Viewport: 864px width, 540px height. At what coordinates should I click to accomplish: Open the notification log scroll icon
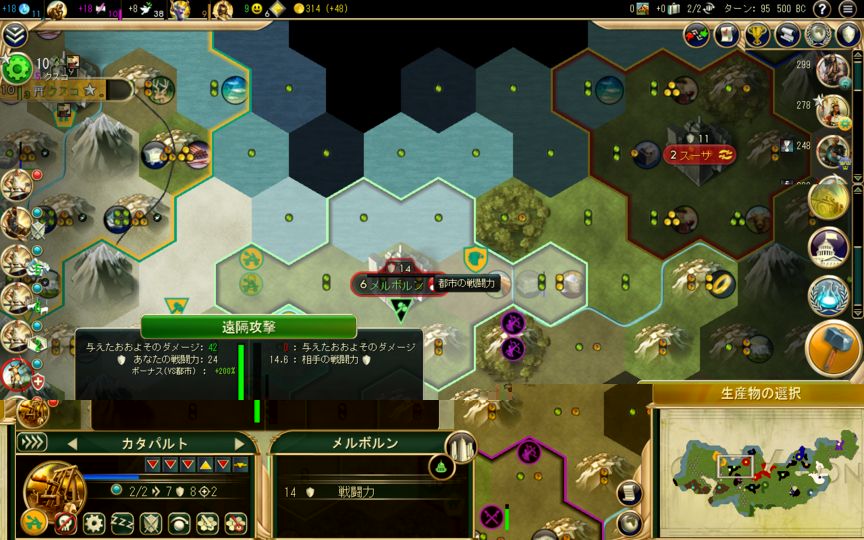[x=629, y=491]
